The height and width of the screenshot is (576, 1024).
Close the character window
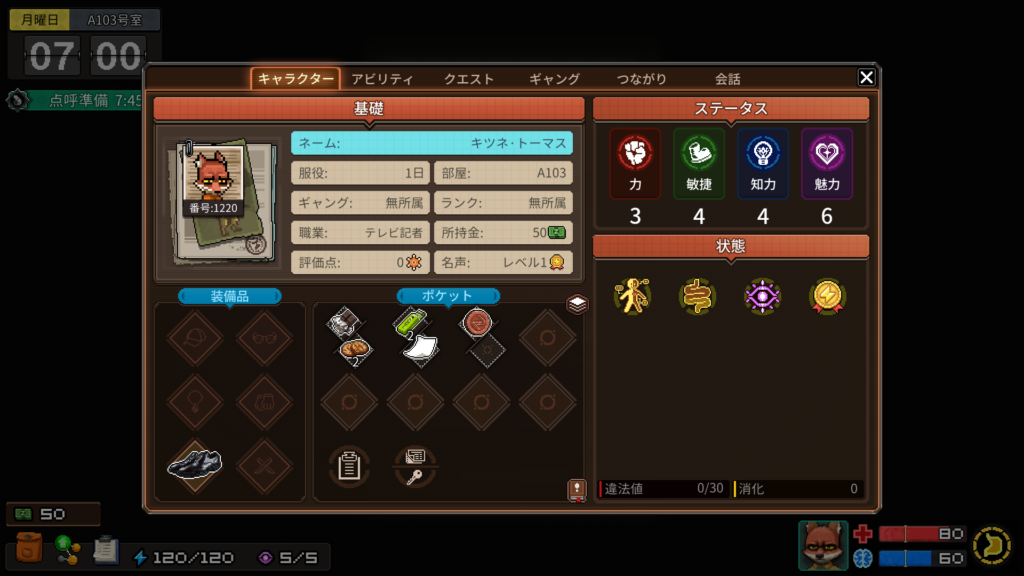(x=866, y=78)
